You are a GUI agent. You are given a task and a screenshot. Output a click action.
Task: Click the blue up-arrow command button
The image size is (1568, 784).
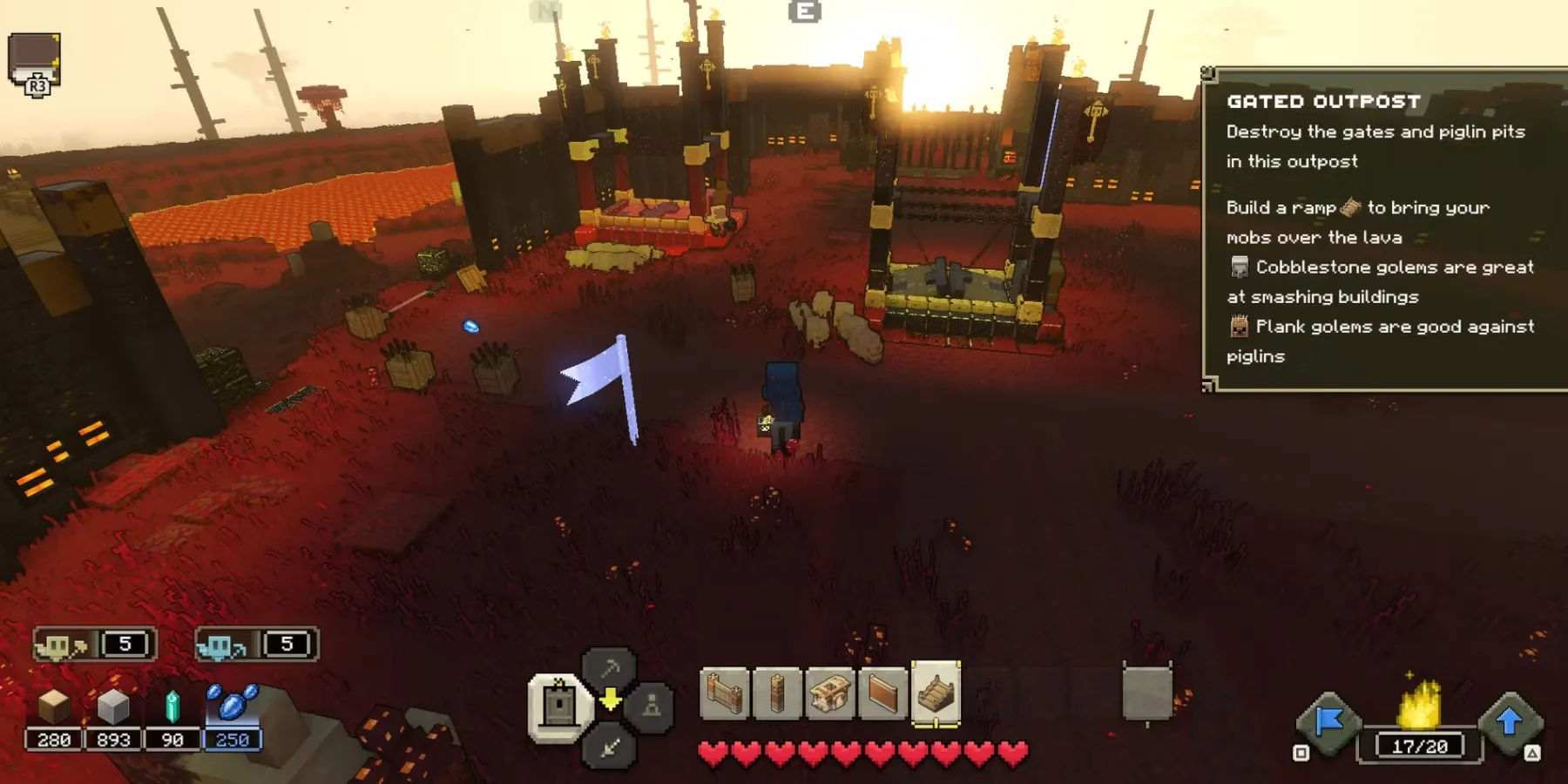click(x=1510, y=721)
